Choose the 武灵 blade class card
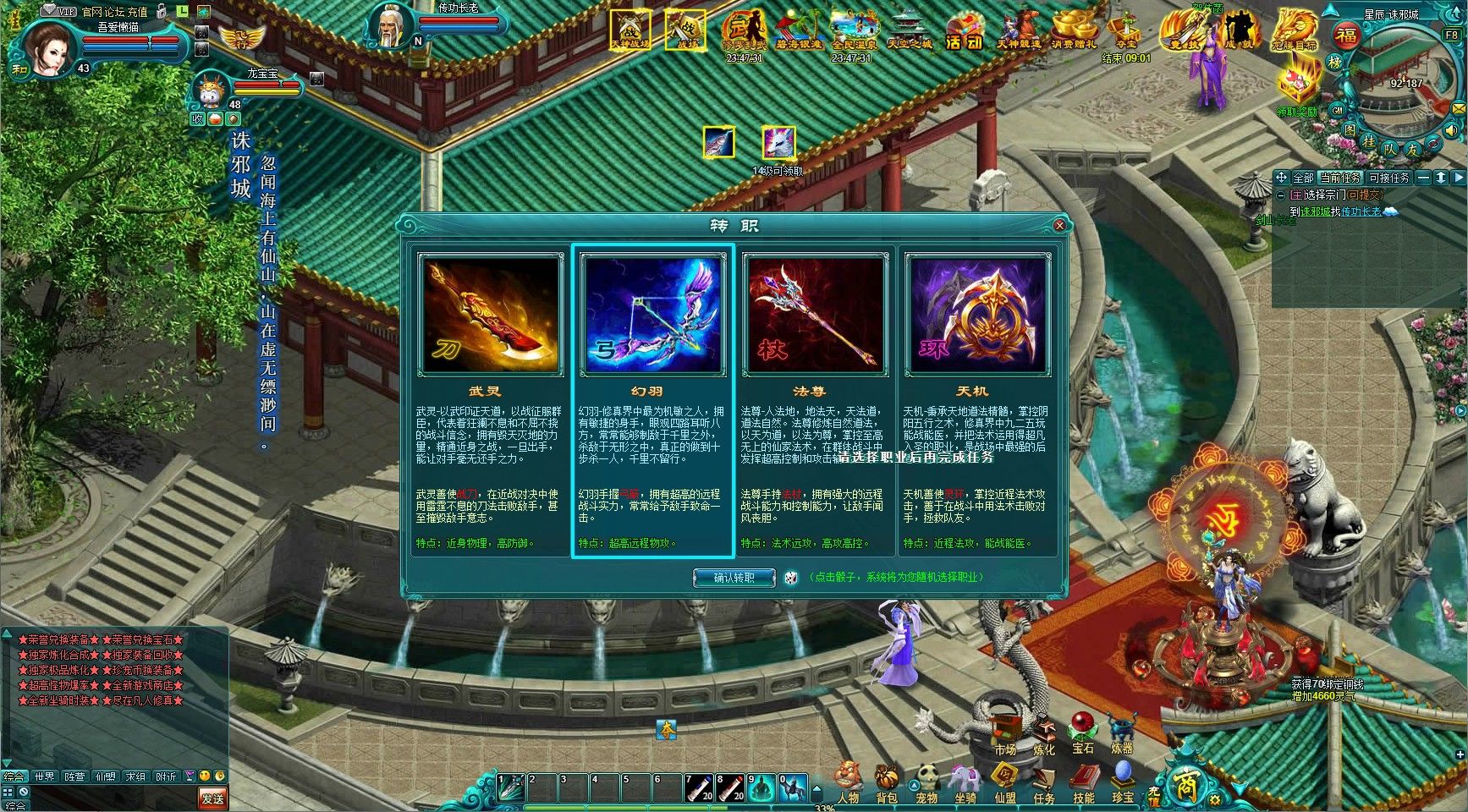1468x812 pixels. 491,315
